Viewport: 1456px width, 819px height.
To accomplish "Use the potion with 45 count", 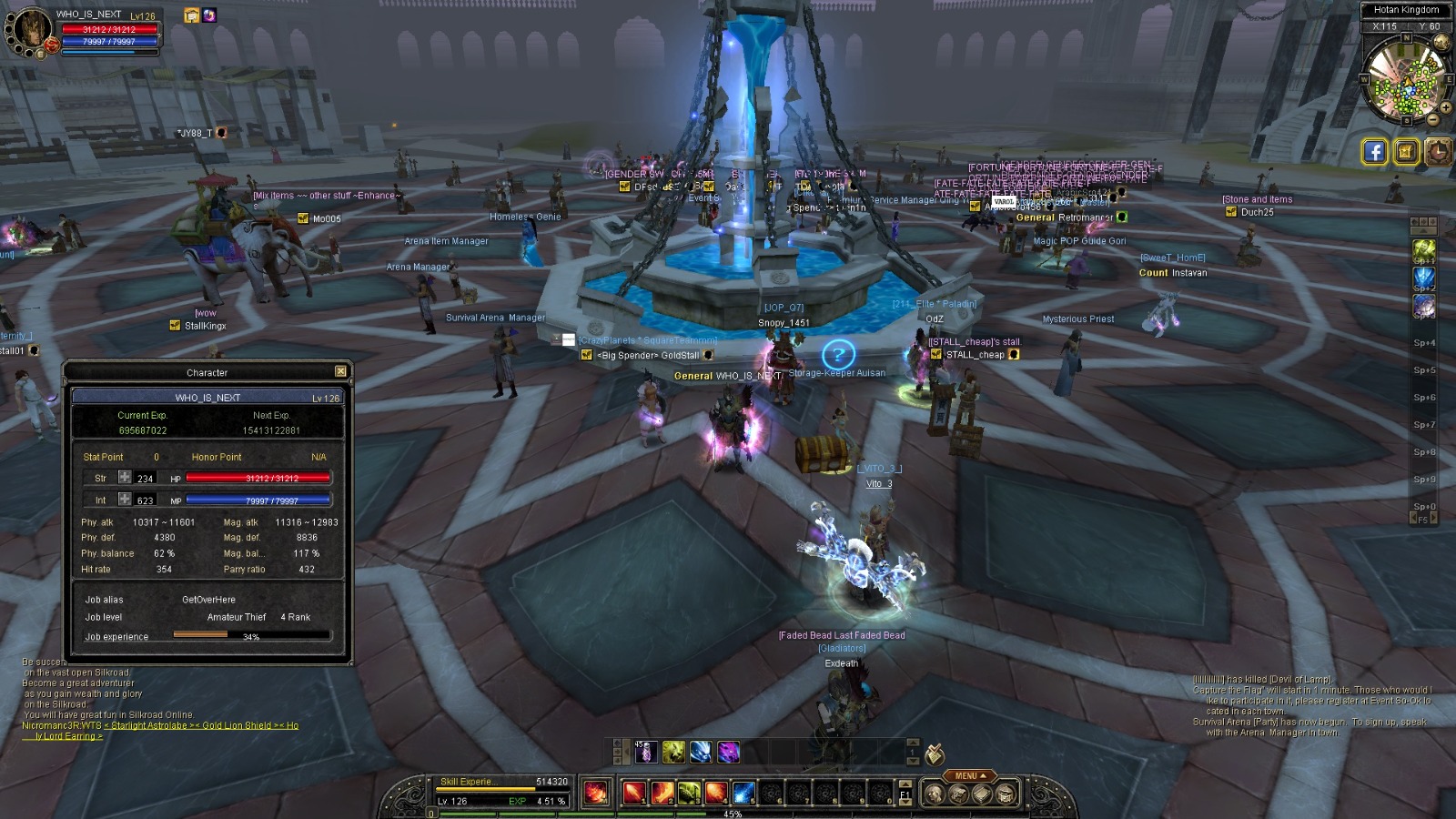I will pos(645,752).
